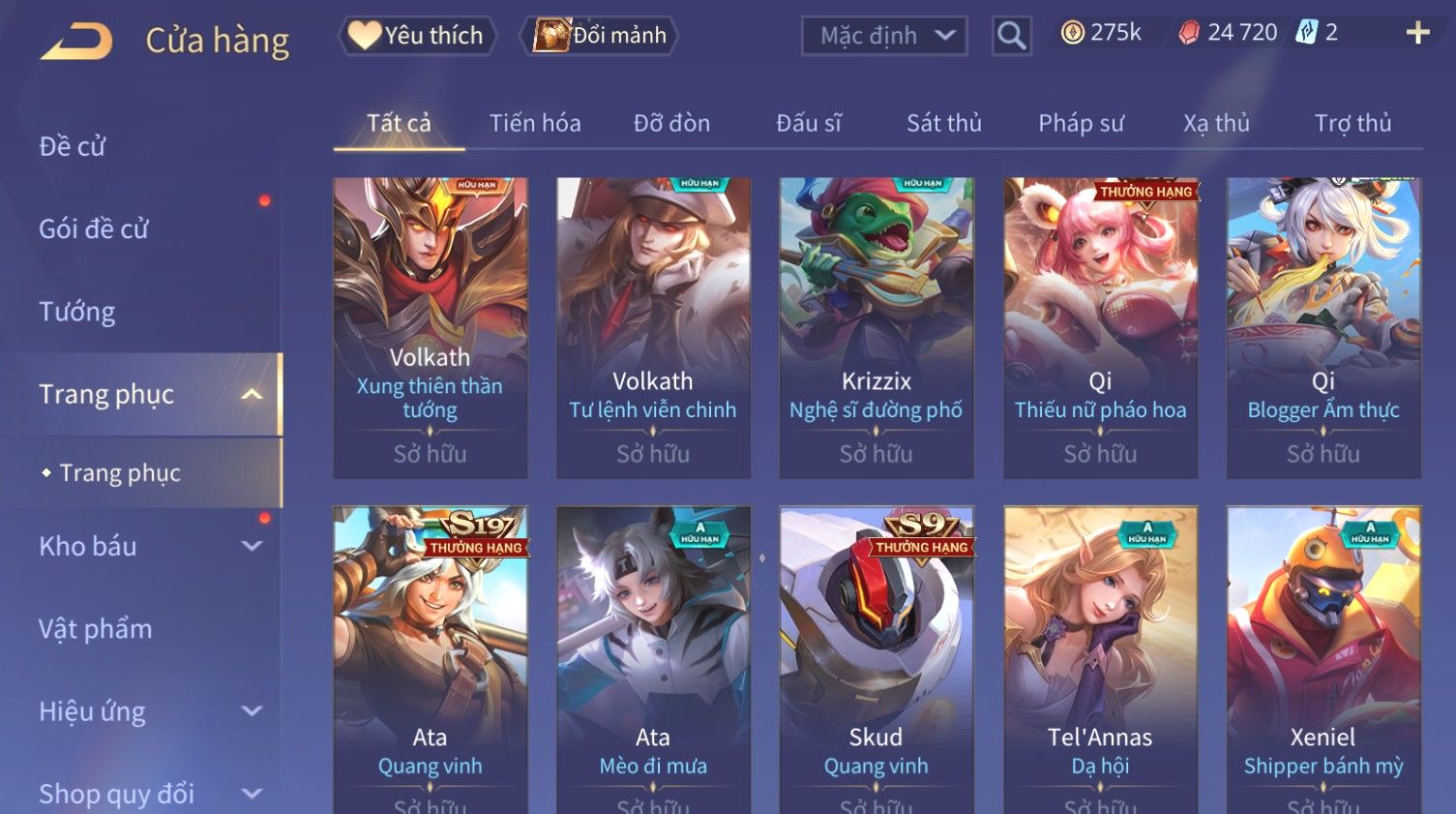Show the Sát thủ category

tap(943, 123)
